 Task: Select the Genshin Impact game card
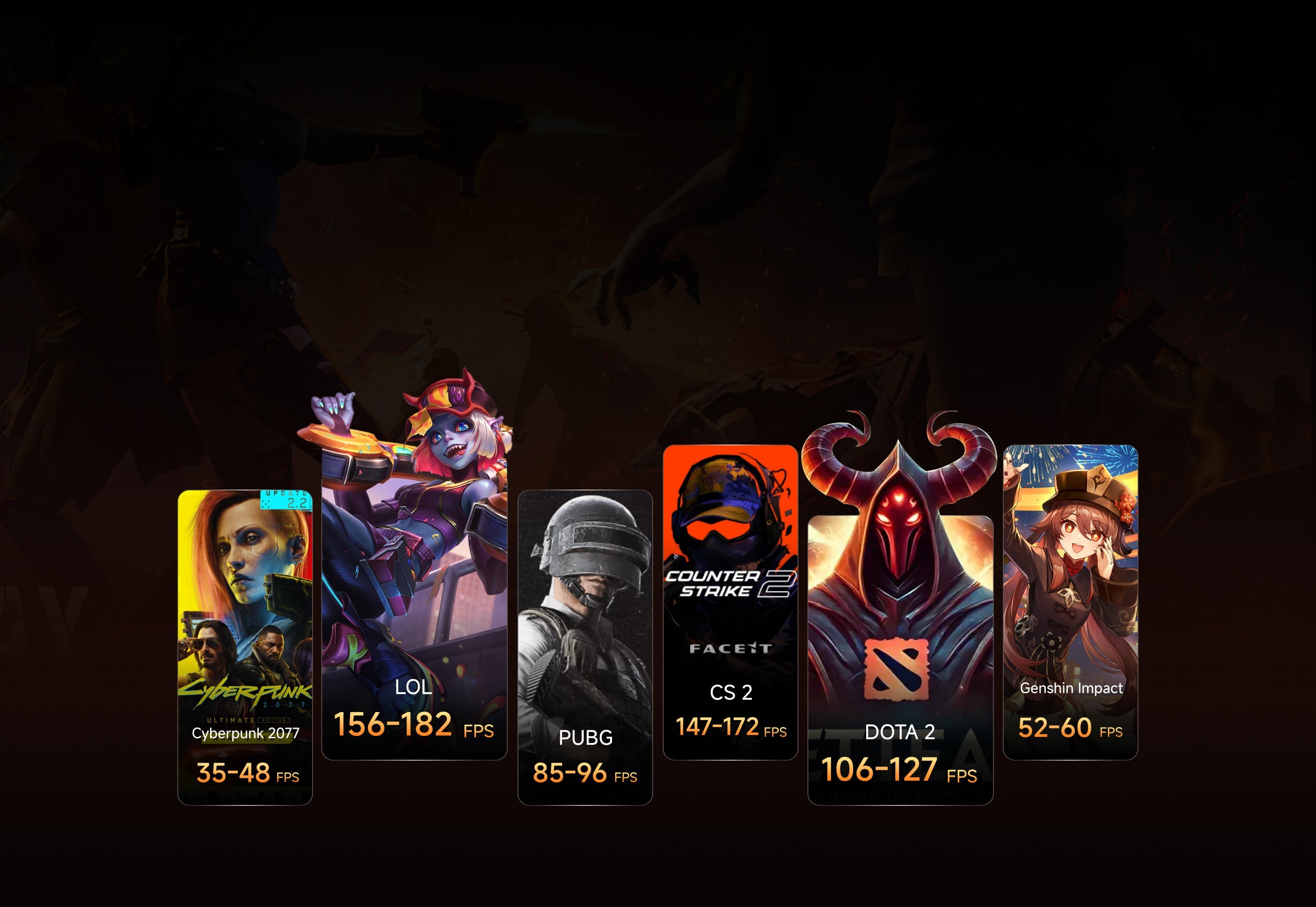pos(1070,602)
